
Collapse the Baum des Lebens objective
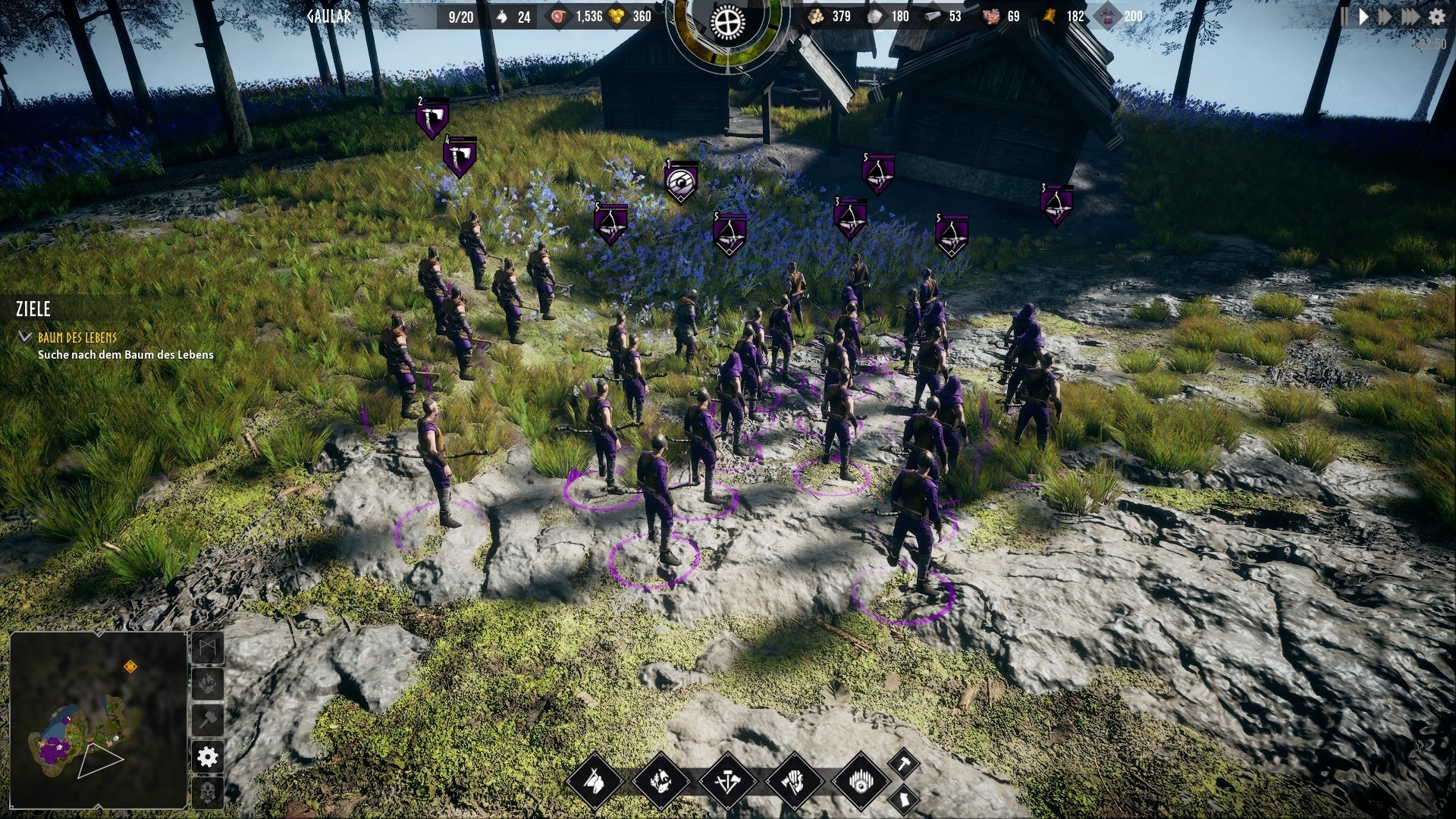(x=25, y=337)
